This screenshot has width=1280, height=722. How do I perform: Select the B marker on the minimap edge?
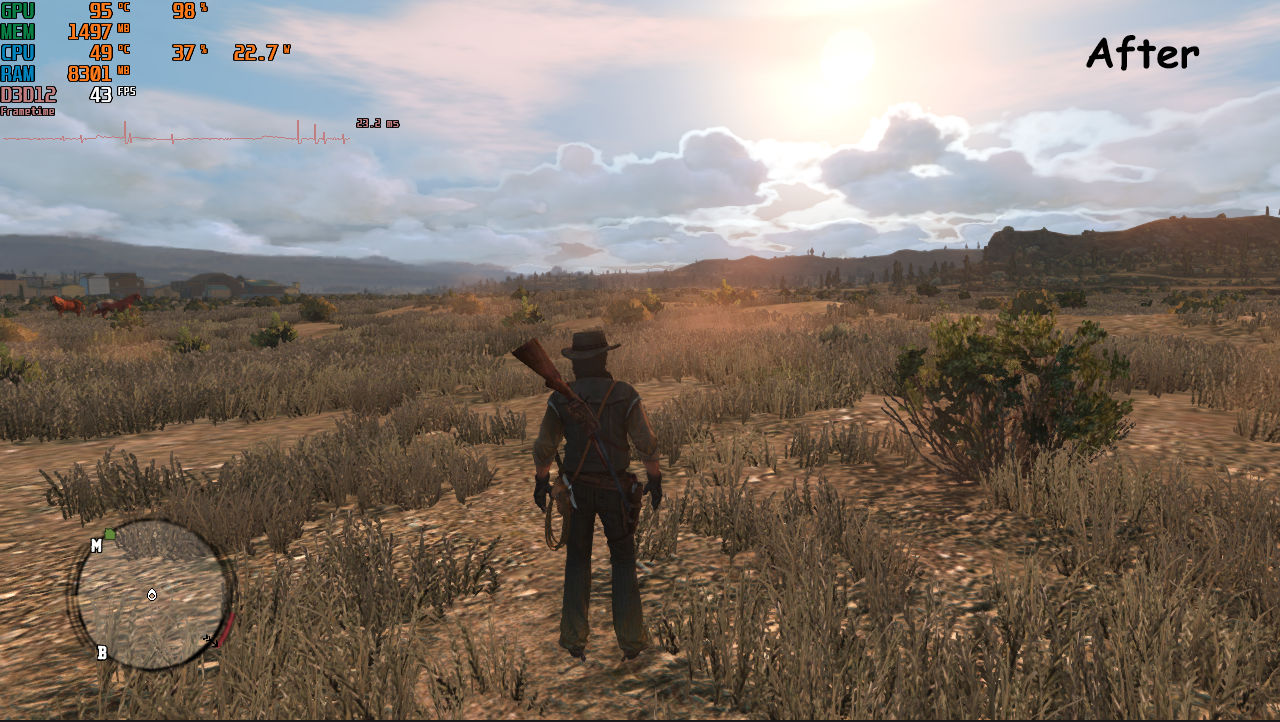pos(101,653)
